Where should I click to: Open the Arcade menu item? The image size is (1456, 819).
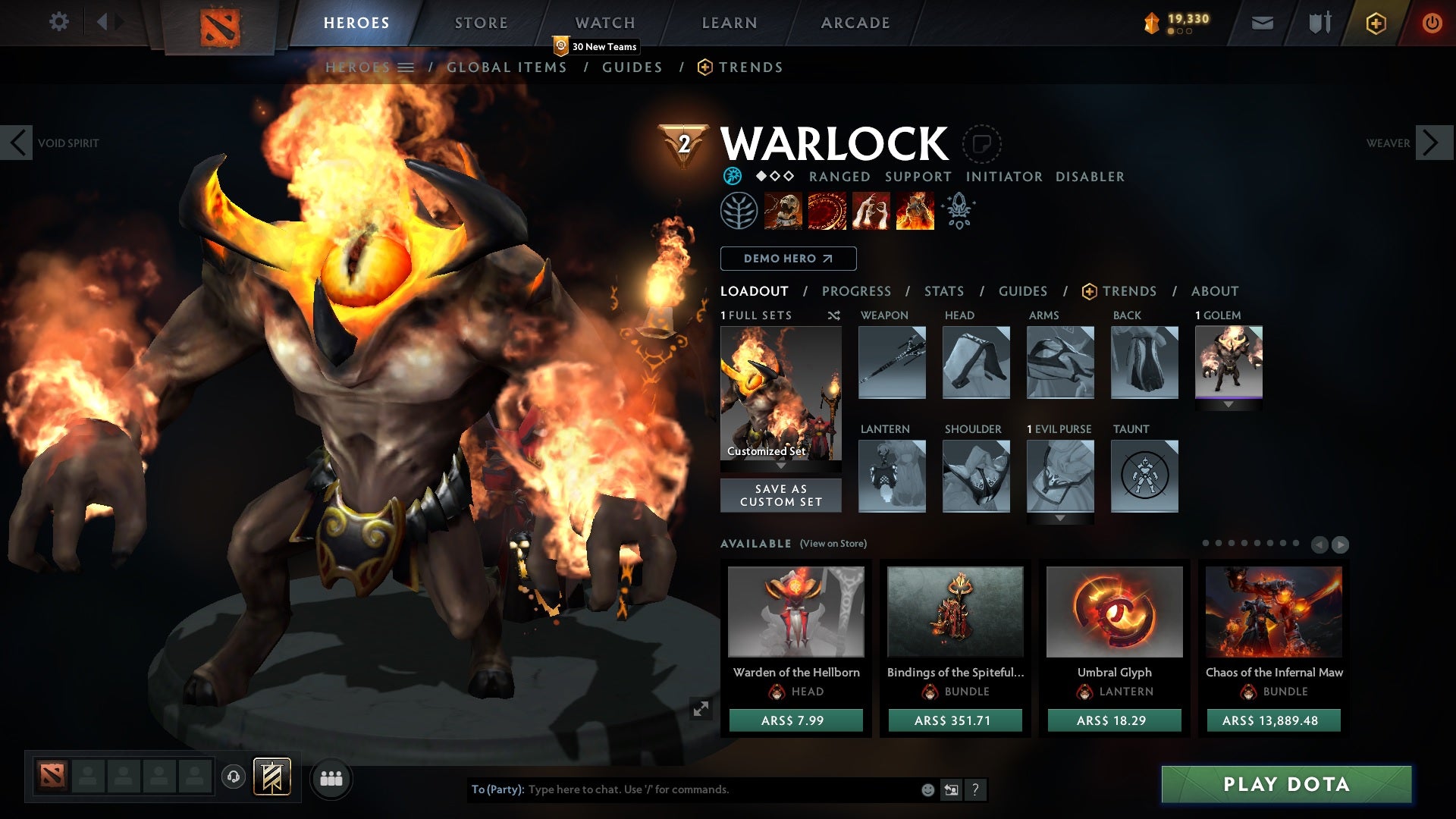click(x=855, y=22)
